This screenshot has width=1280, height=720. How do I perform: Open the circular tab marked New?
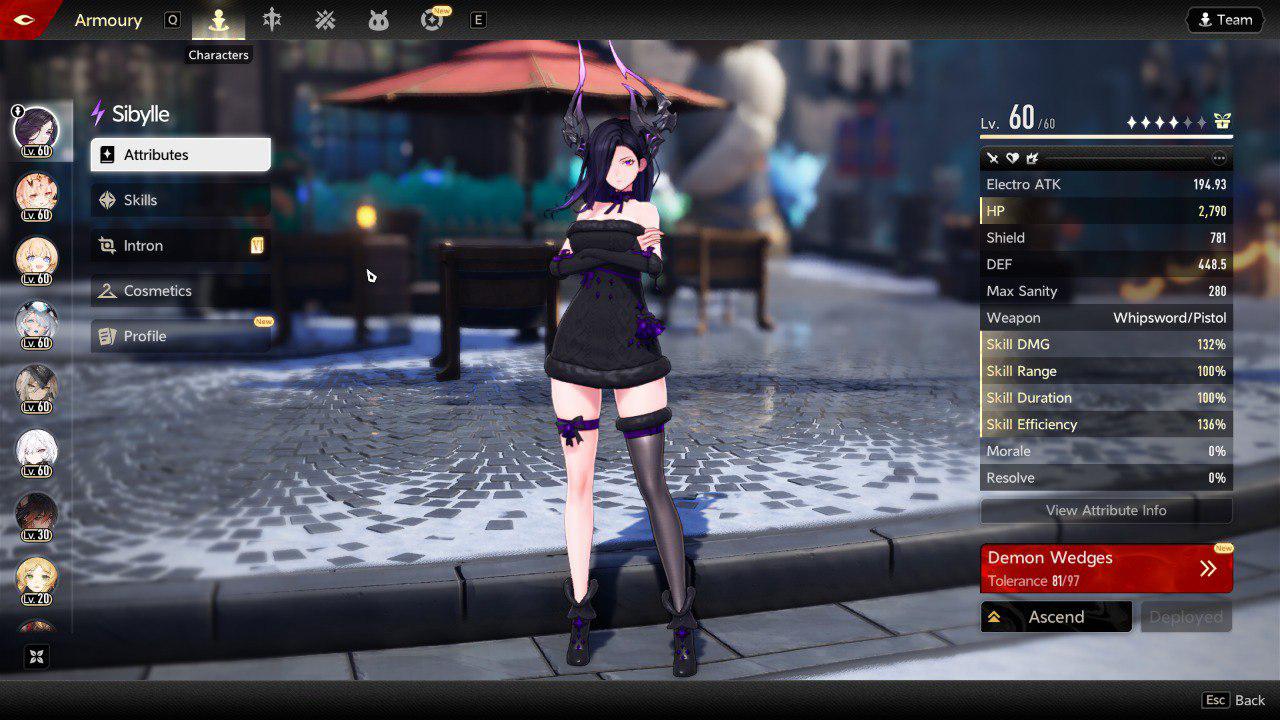point(432,20)
